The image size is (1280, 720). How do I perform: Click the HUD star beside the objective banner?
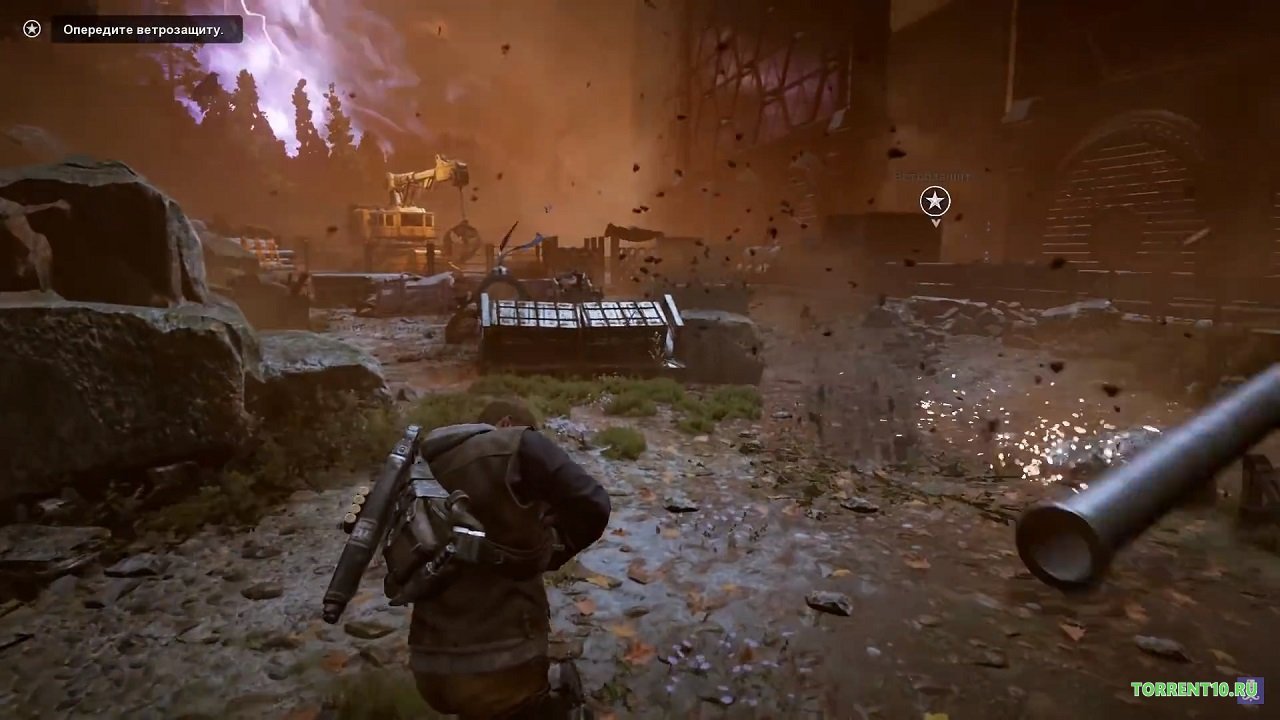click(x=31, y=28)
